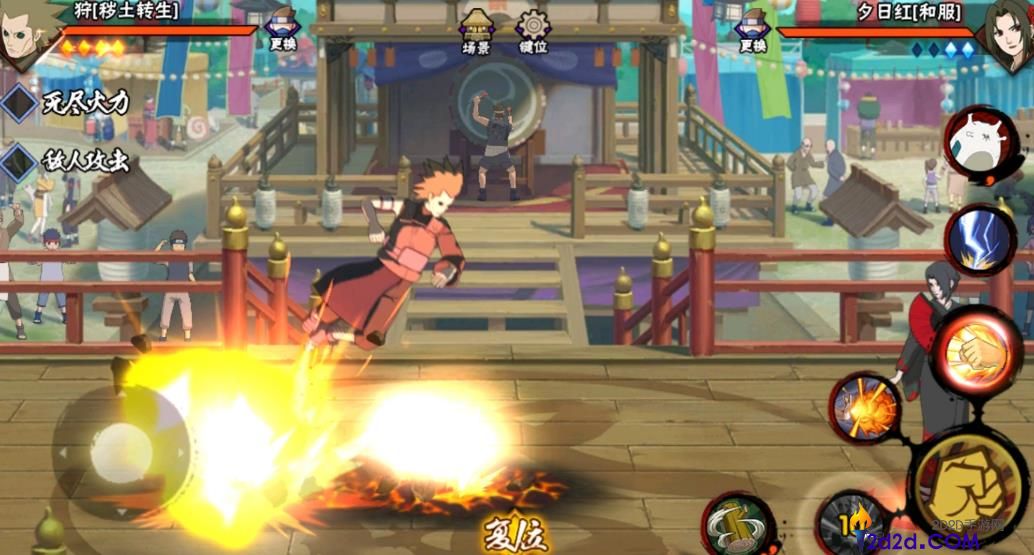1034x555 pixels.
Task: Open the 键位 gear settings
Action: pyautogui.click(x=534, y=32)
